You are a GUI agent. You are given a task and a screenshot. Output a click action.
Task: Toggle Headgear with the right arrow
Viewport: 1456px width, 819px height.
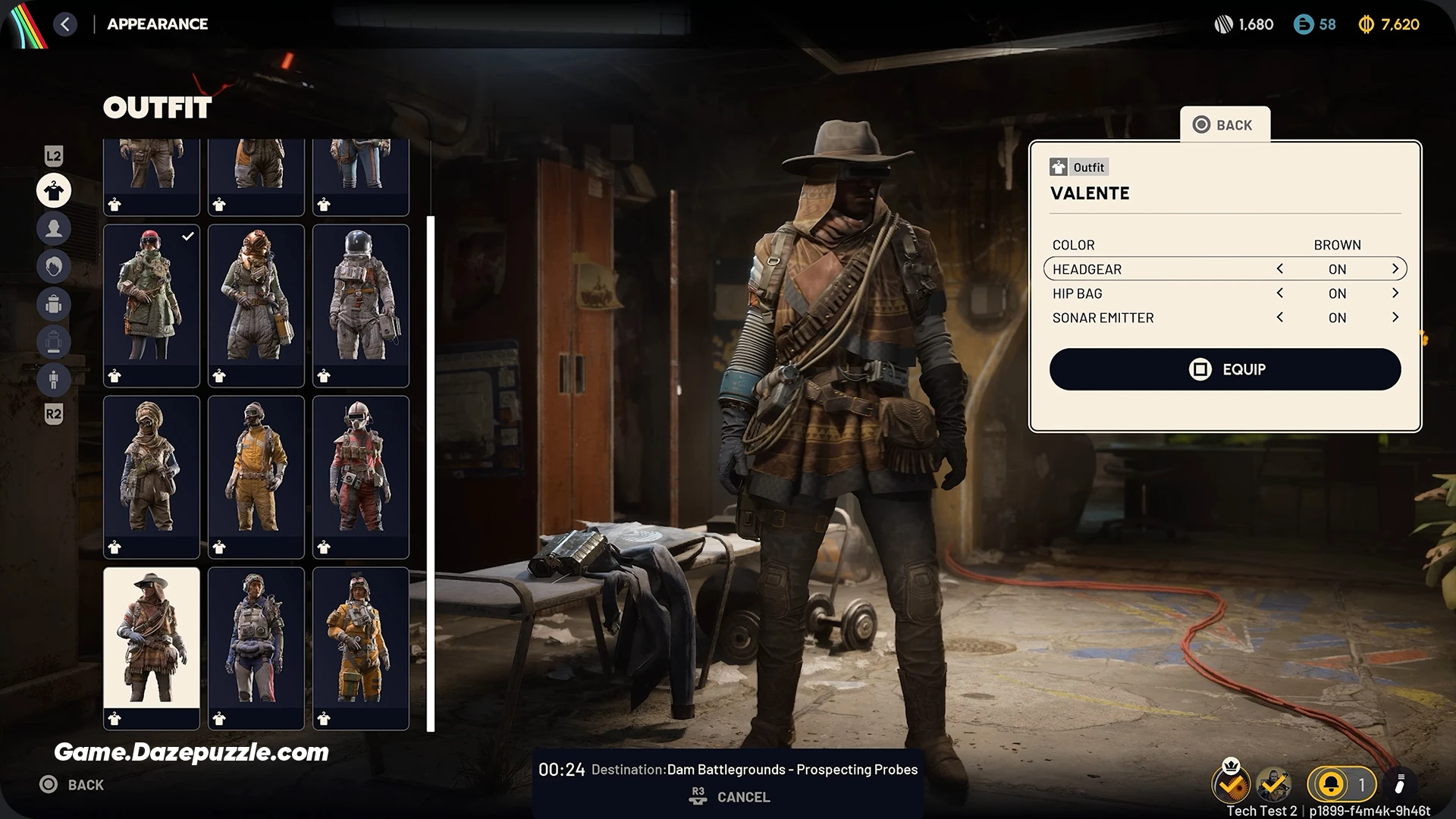click(1395, 269)
